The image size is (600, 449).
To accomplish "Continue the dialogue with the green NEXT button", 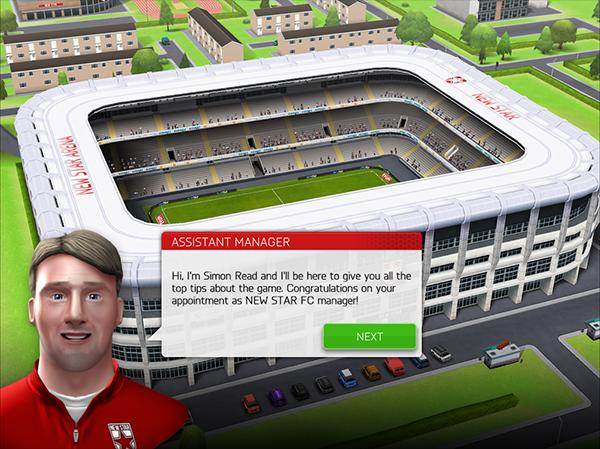I will [x=369, y=336].
